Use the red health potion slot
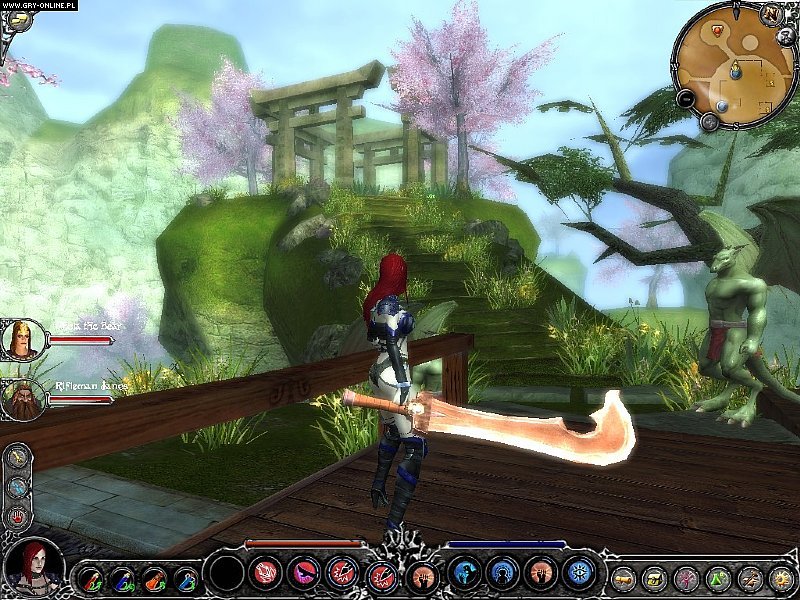The width and height of the screenshot is (800, 600). click(91, 577)
